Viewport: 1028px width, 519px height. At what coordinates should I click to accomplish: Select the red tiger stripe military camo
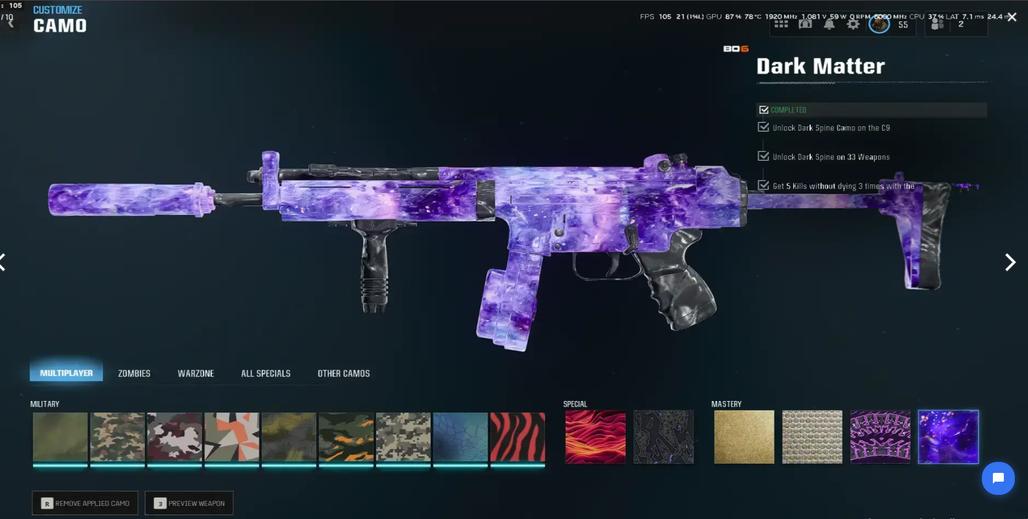pos(517,437)
